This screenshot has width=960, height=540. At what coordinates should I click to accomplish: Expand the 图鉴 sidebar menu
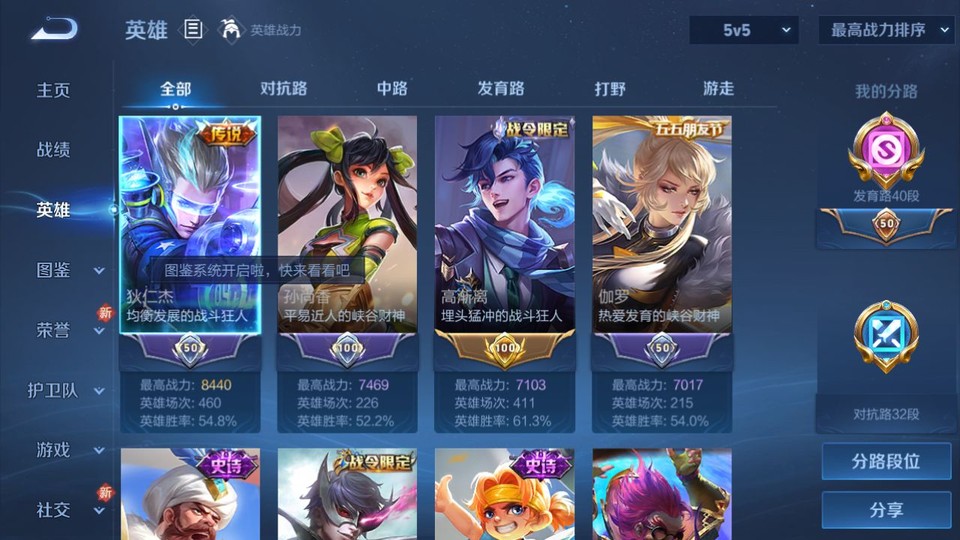pos(68,270)
